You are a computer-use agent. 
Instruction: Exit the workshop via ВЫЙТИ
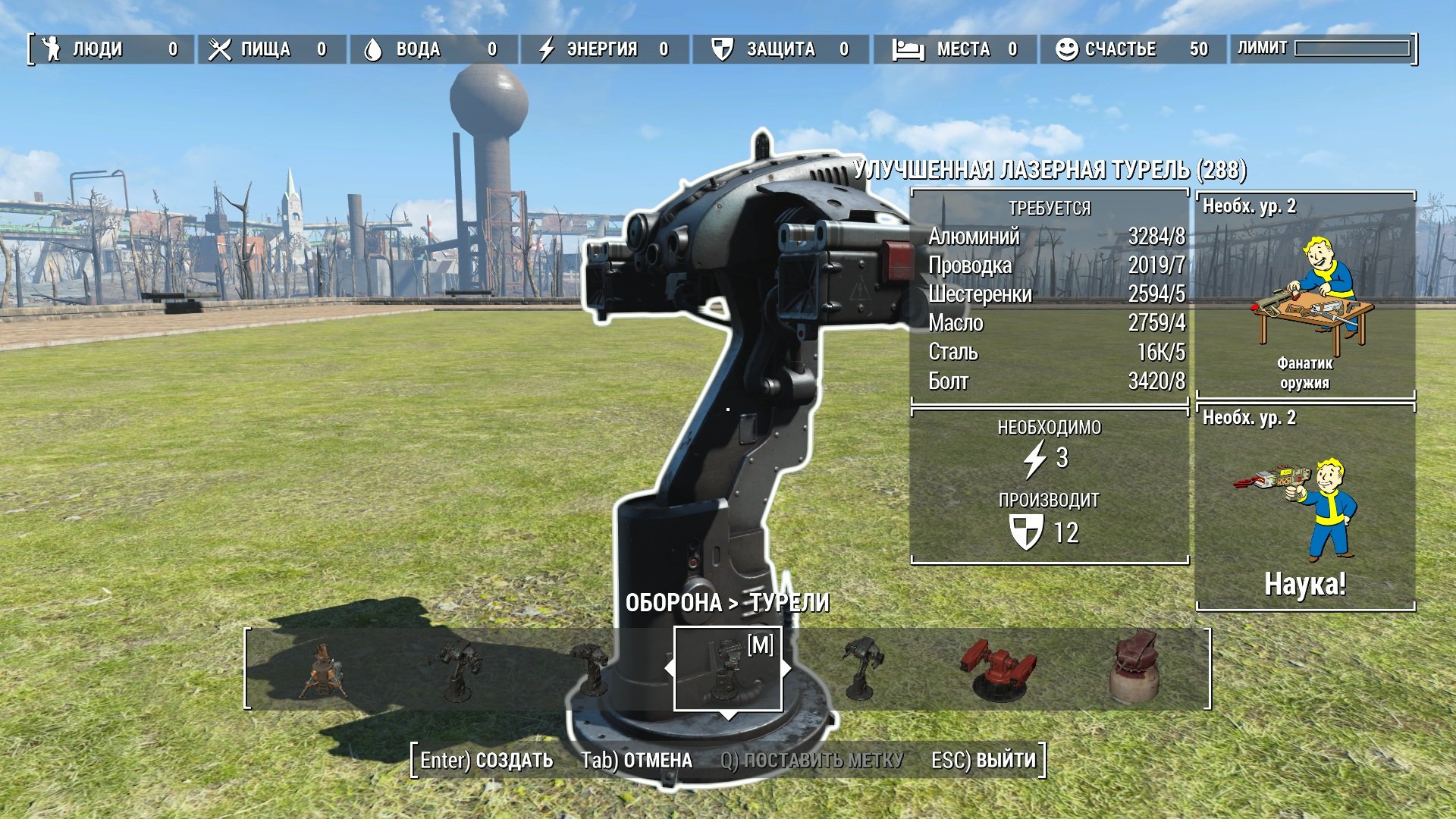click(x=983, y=760)
